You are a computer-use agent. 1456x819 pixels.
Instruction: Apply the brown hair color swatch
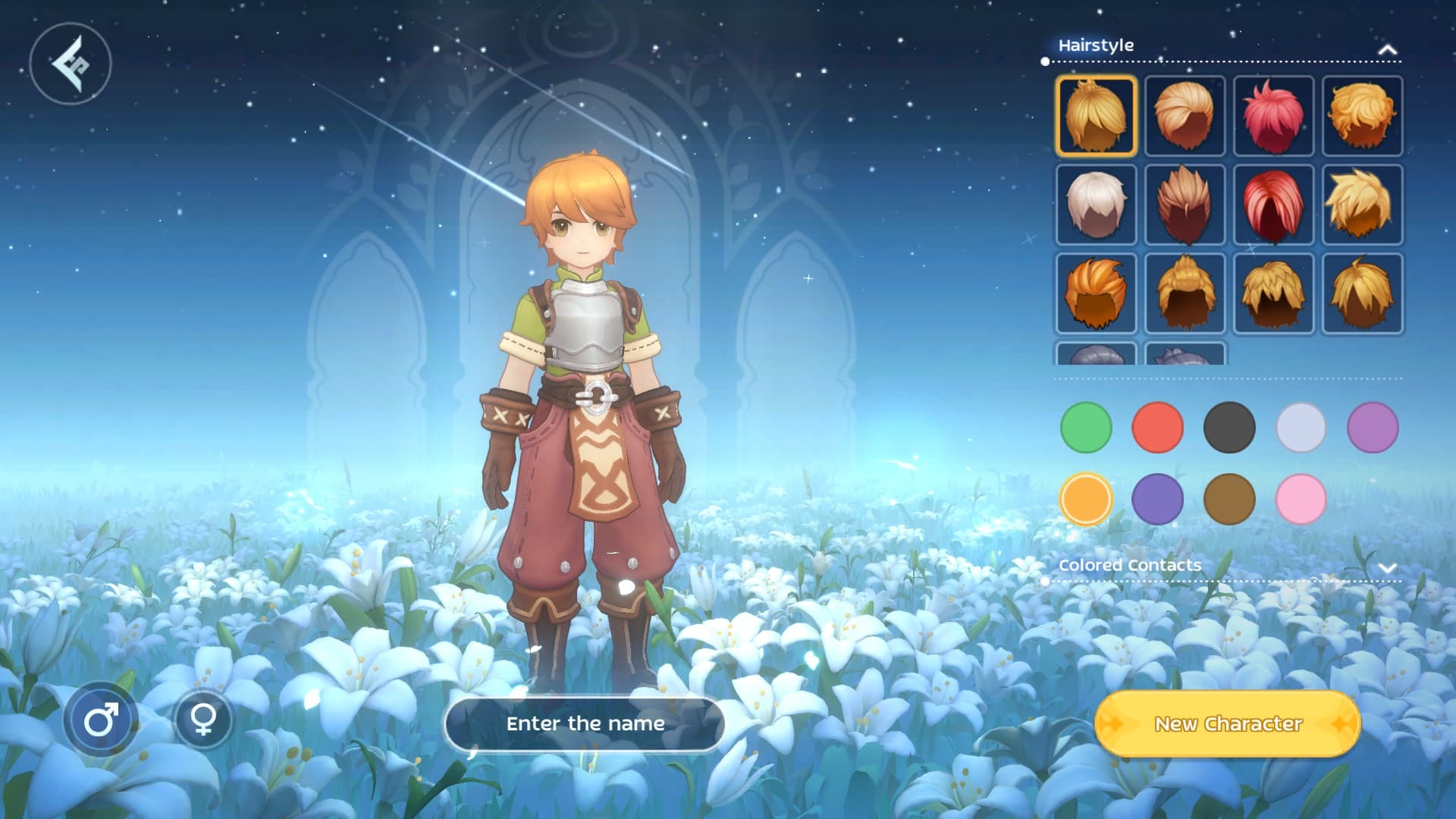pos(1229,499)
